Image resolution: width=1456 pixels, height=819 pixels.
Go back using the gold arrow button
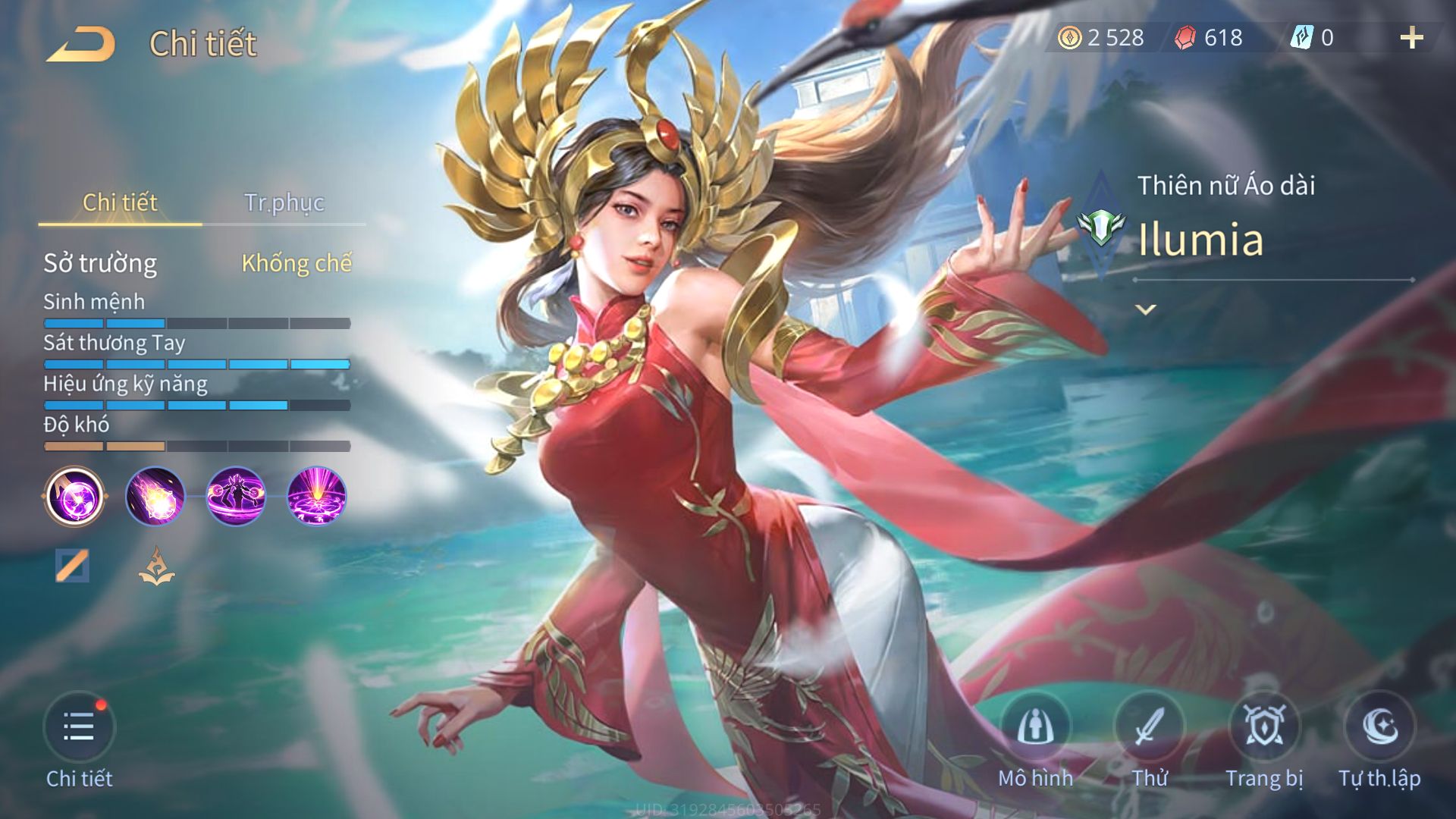(x=81, y=44)
